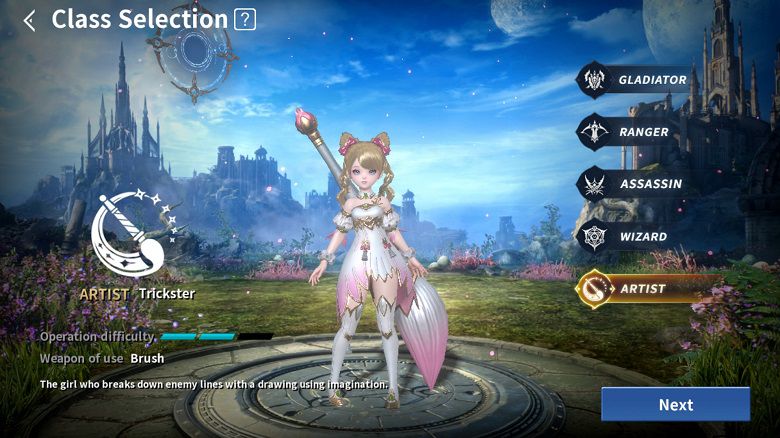The image size is (780, 438).
Task: Go back using the arrow button
Action: pos(29,20)
